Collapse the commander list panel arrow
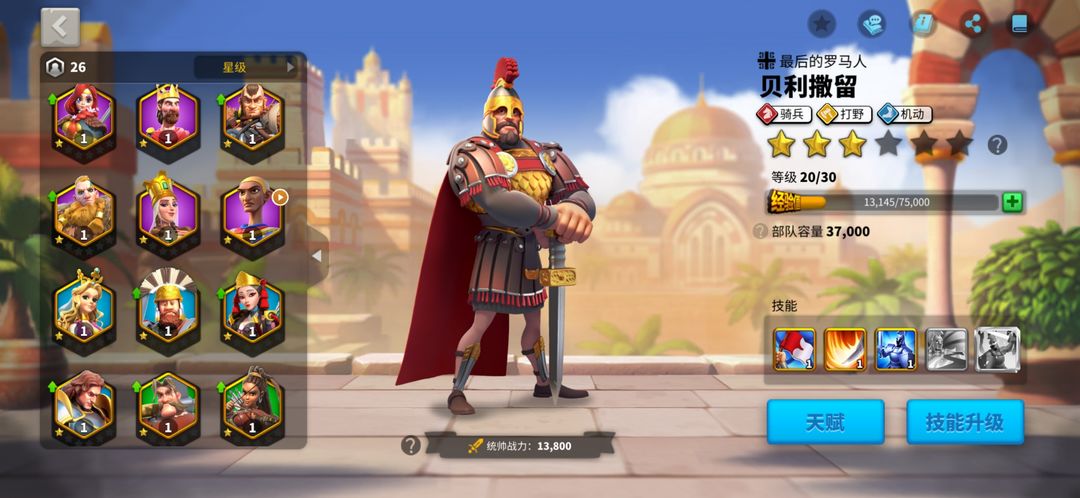This screenshot has height=498, width=1080. pyautogui.click(x=317, y=256)
